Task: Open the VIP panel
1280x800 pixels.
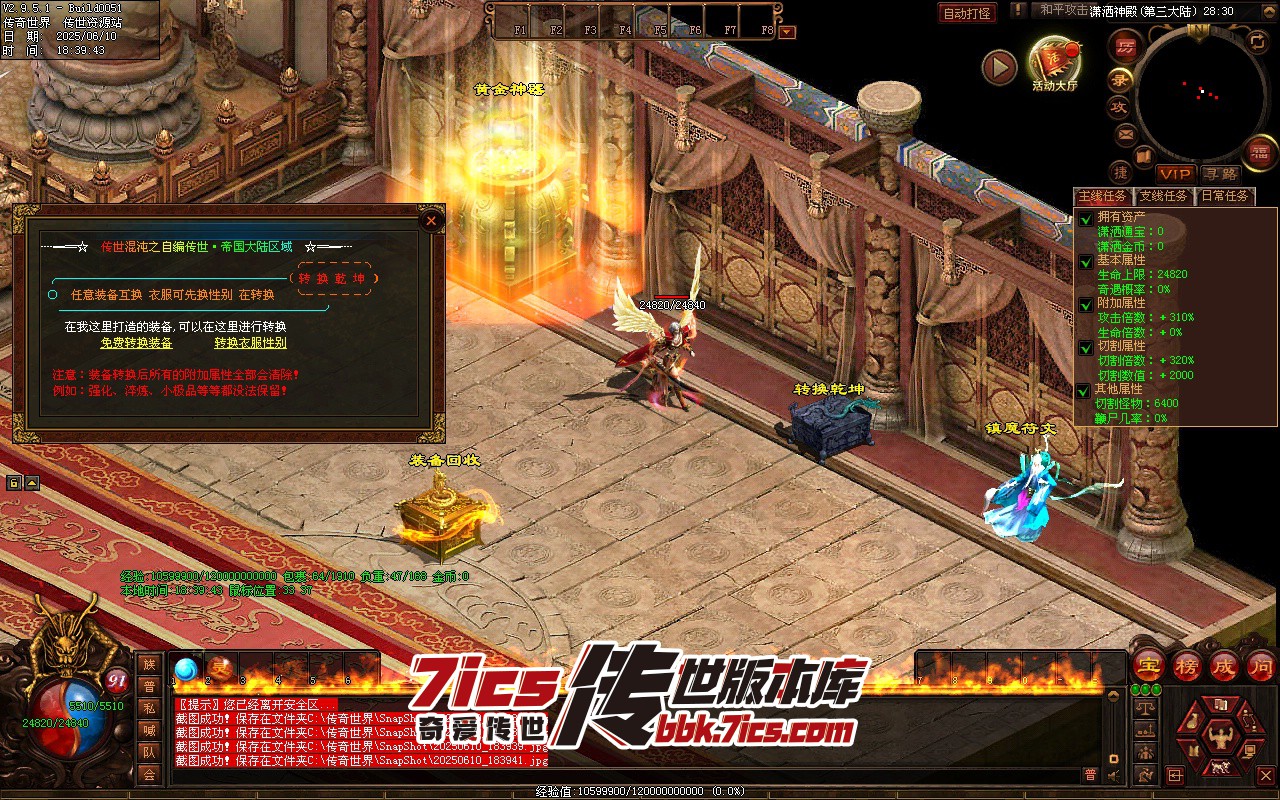Action: tap(1176, 174)
